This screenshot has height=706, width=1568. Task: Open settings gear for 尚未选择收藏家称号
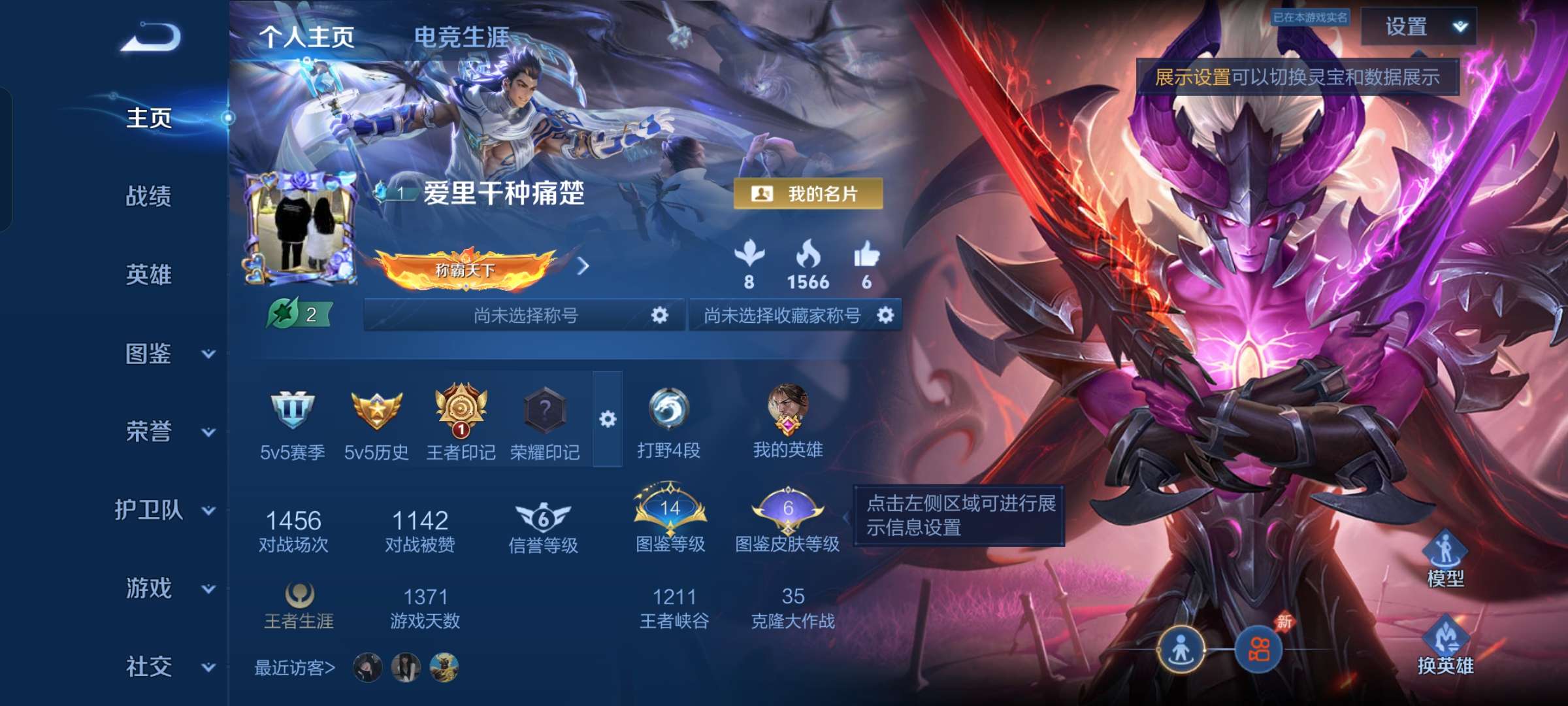[886, 314]
